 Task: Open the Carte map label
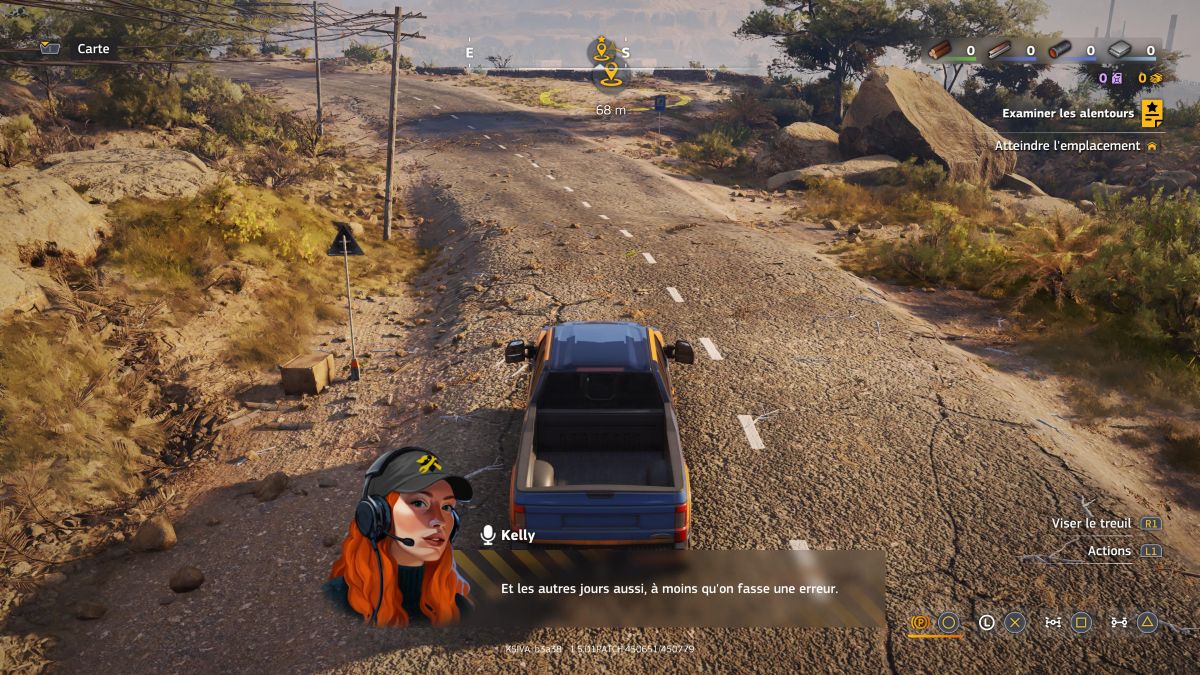(x=93, y=49)
